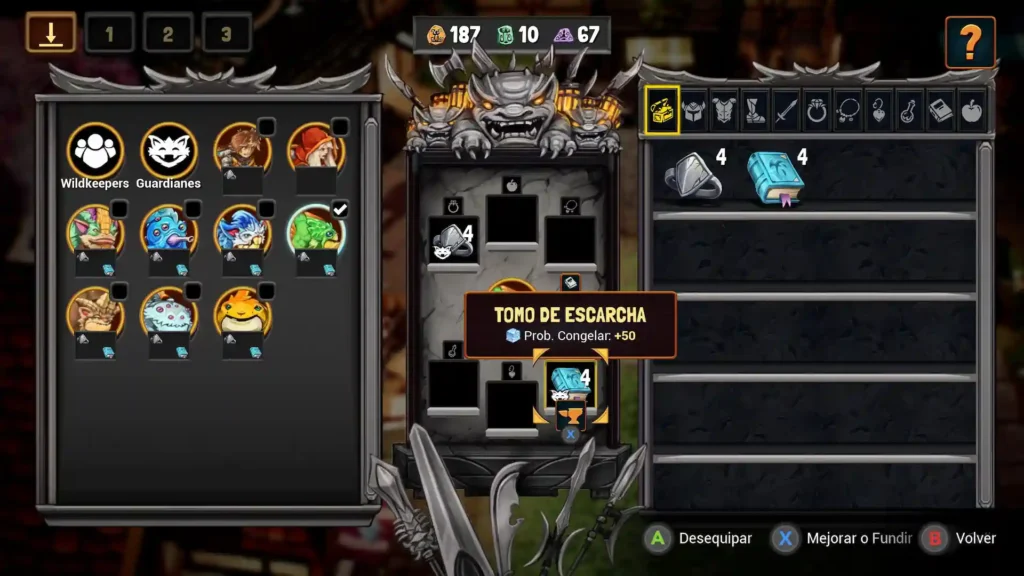
Task: Choose the green lizard guardian portrait
Action: [x=317, y=230]
